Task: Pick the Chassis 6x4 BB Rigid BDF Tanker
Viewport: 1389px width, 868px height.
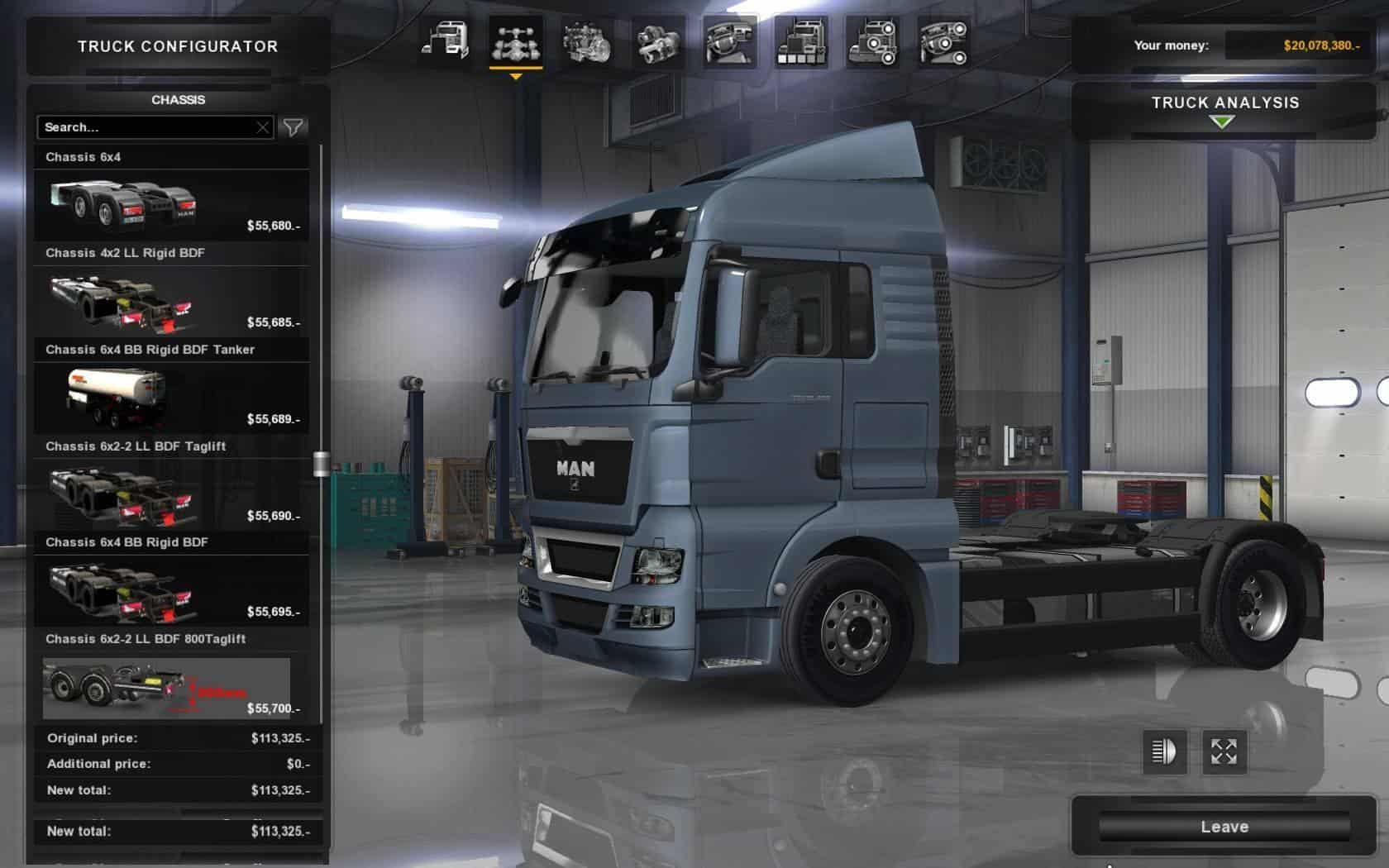Action: (172, 398)
